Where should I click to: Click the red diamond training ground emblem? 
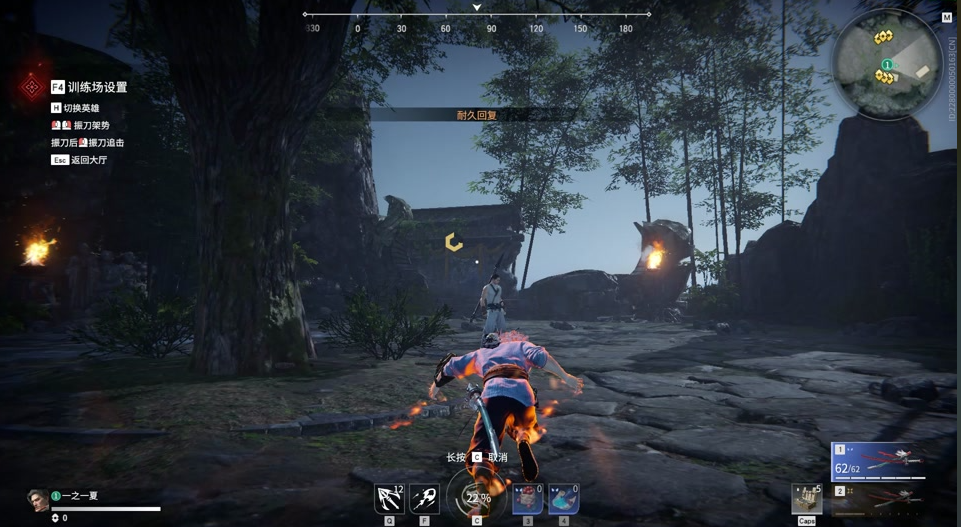coord(32,88)
